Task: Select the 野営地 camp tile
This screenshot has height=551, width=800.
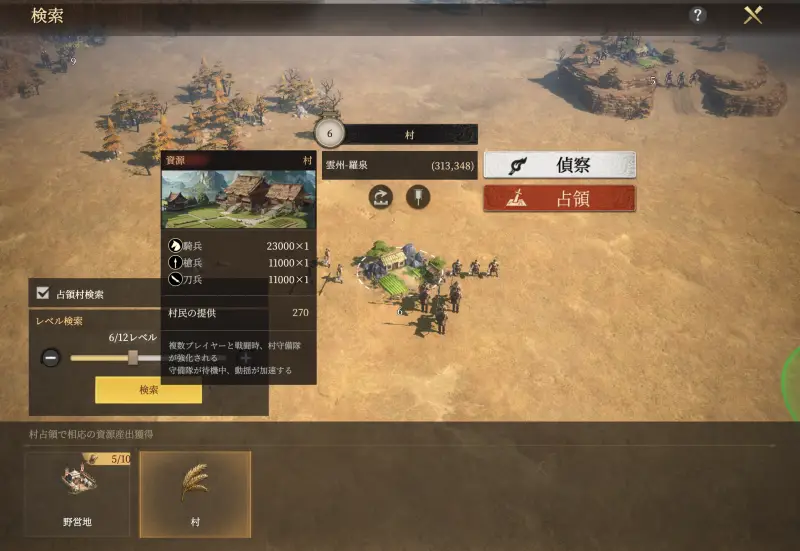Action: 77,494
